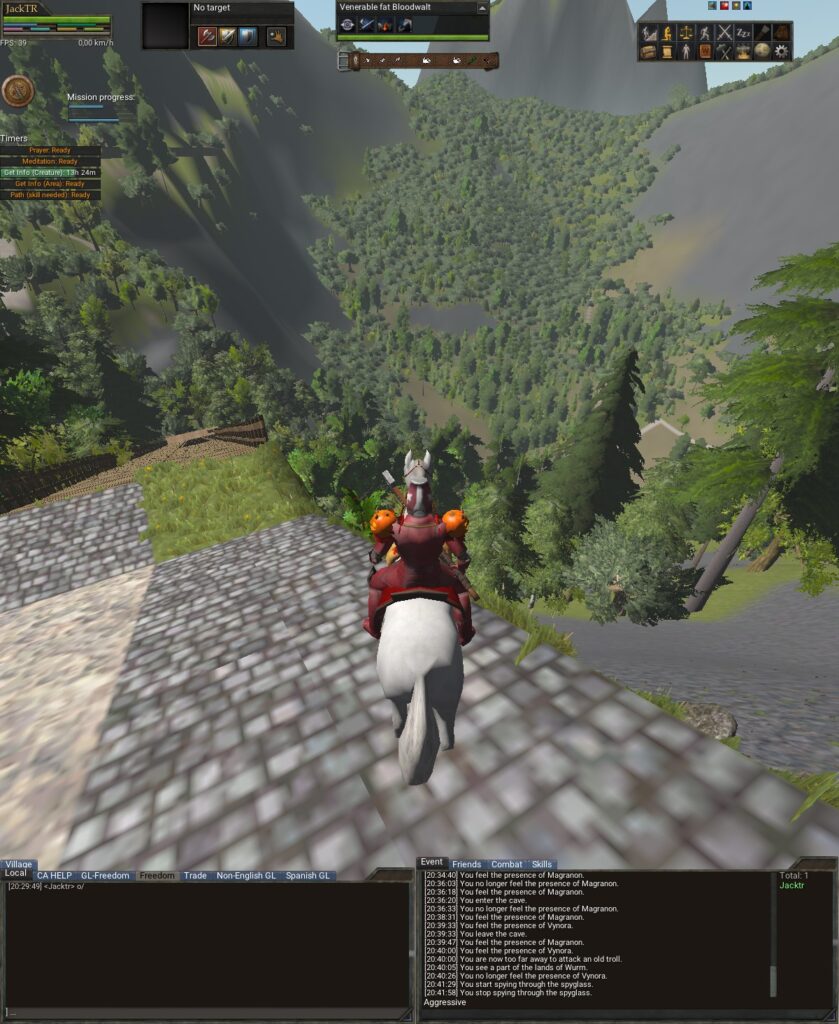Switch to the Trade chat tab
The image size is (839, 1024).
coord(195,876)
